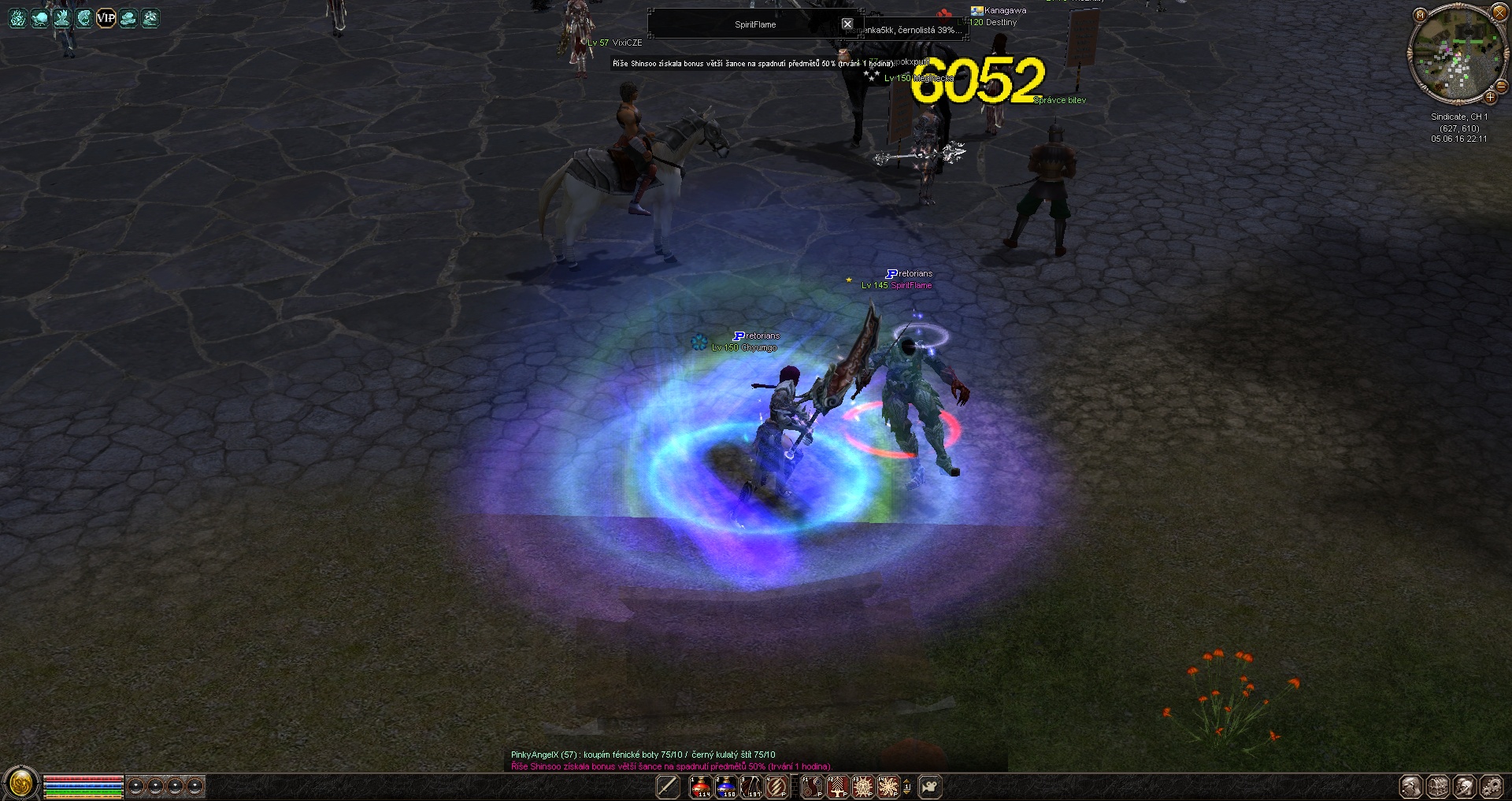1512x801 pixels.
Task: Use the red health potion in slot 1
Action: tap(701, 786)
